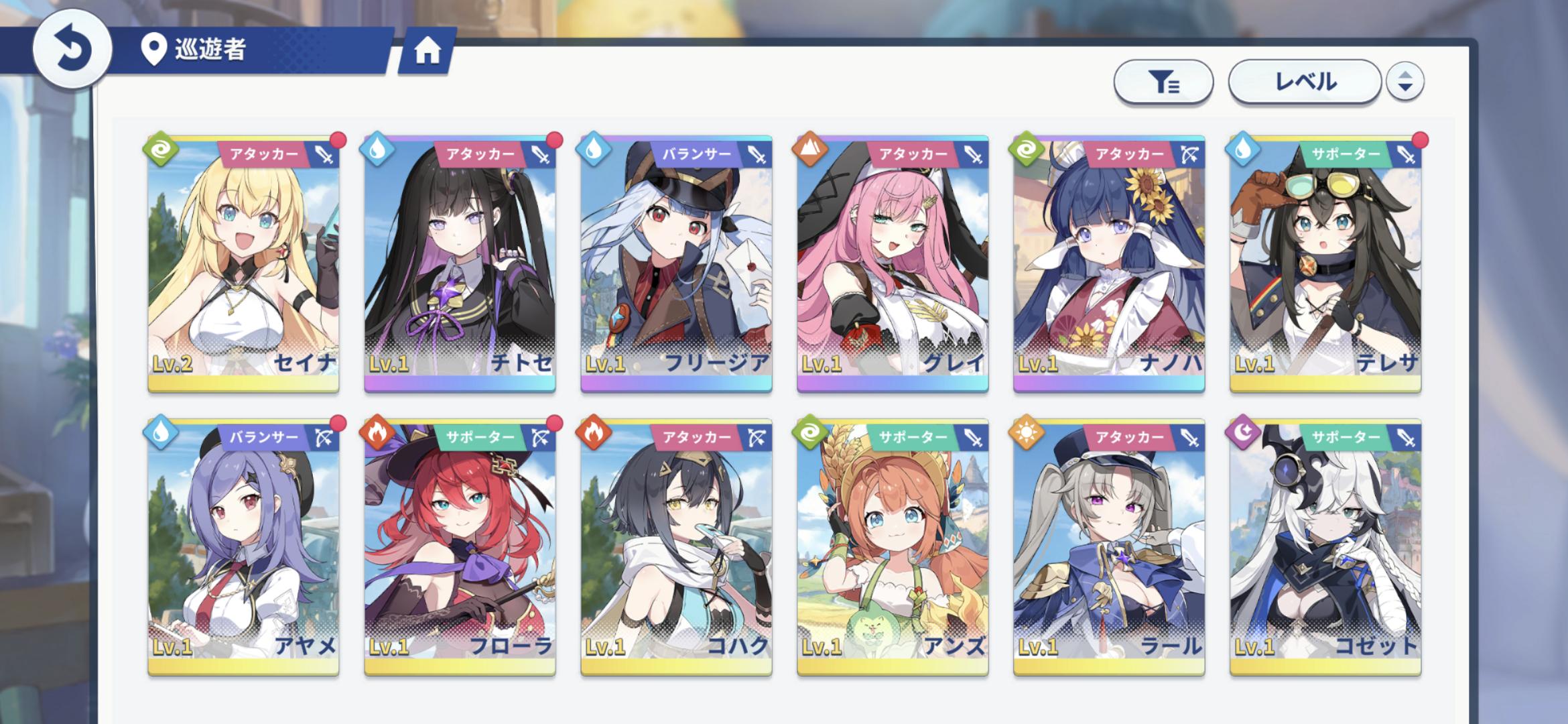1568x724 pixels.
Task: Select the セイナ character card
Action: 243,263
